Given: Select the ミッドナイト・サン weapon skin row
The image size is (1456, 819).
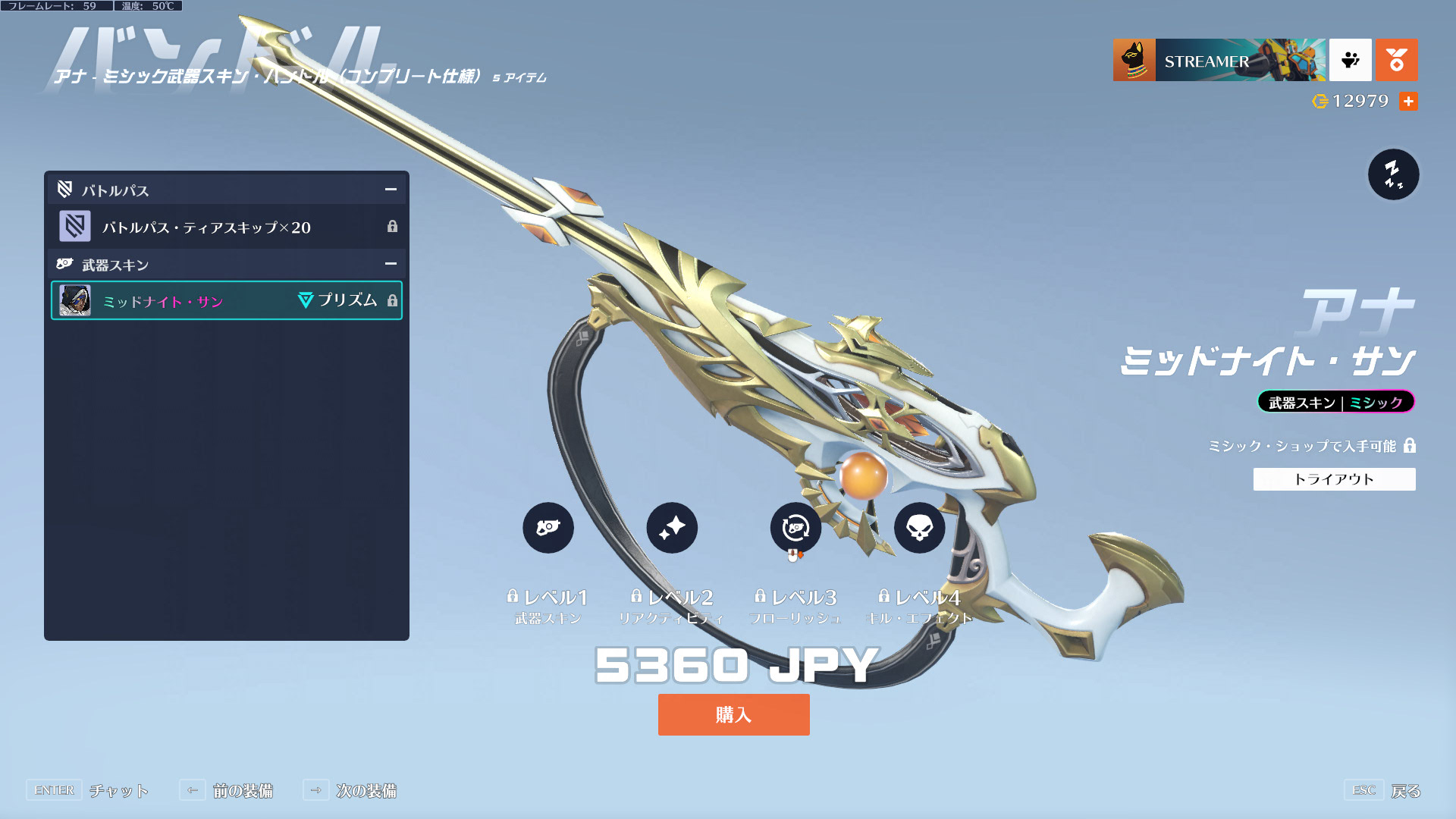Looking at the screenshot, I should point(226,301).
